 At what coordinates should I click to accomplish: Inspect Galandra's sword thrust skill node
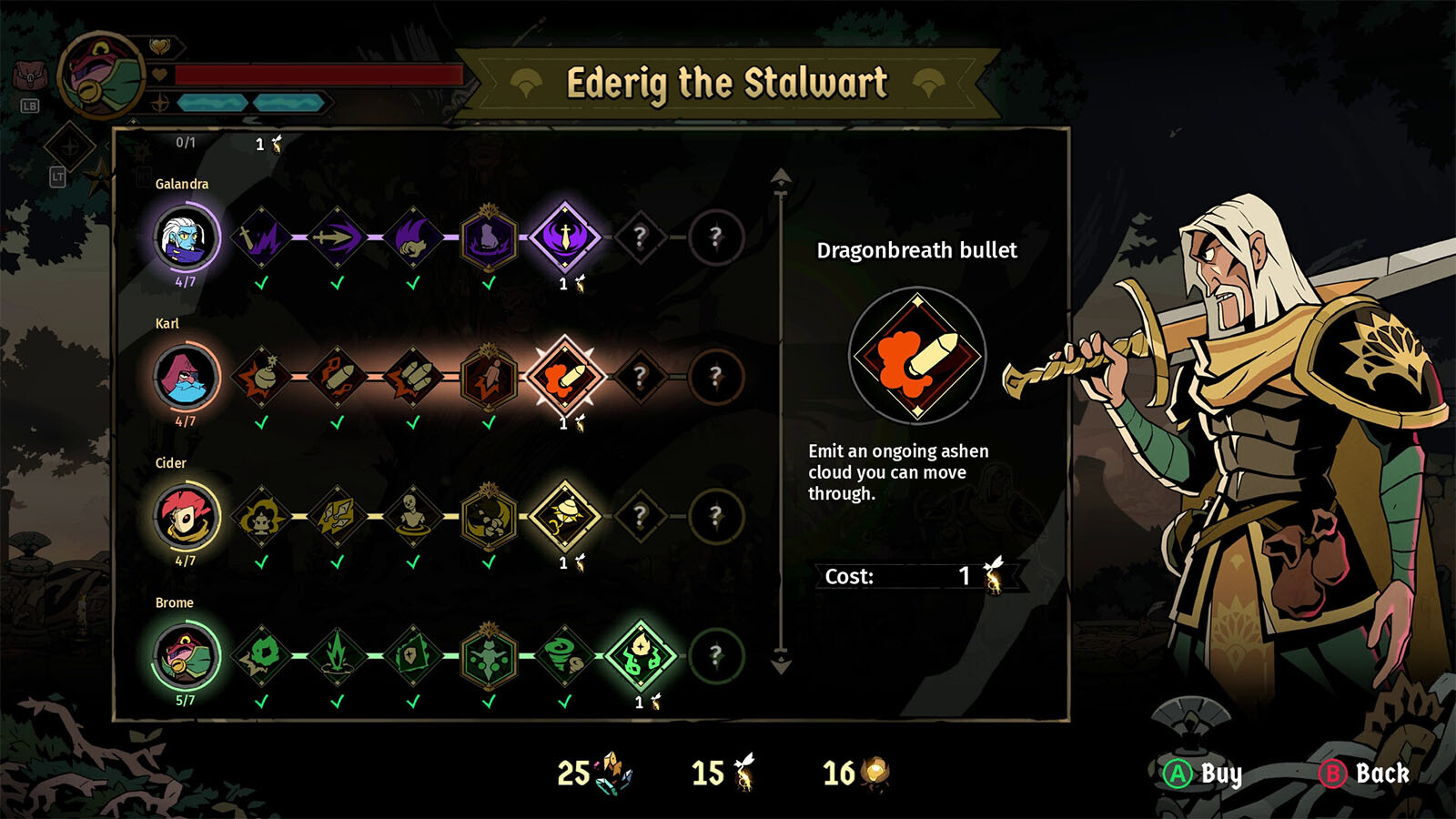point(338,237)
